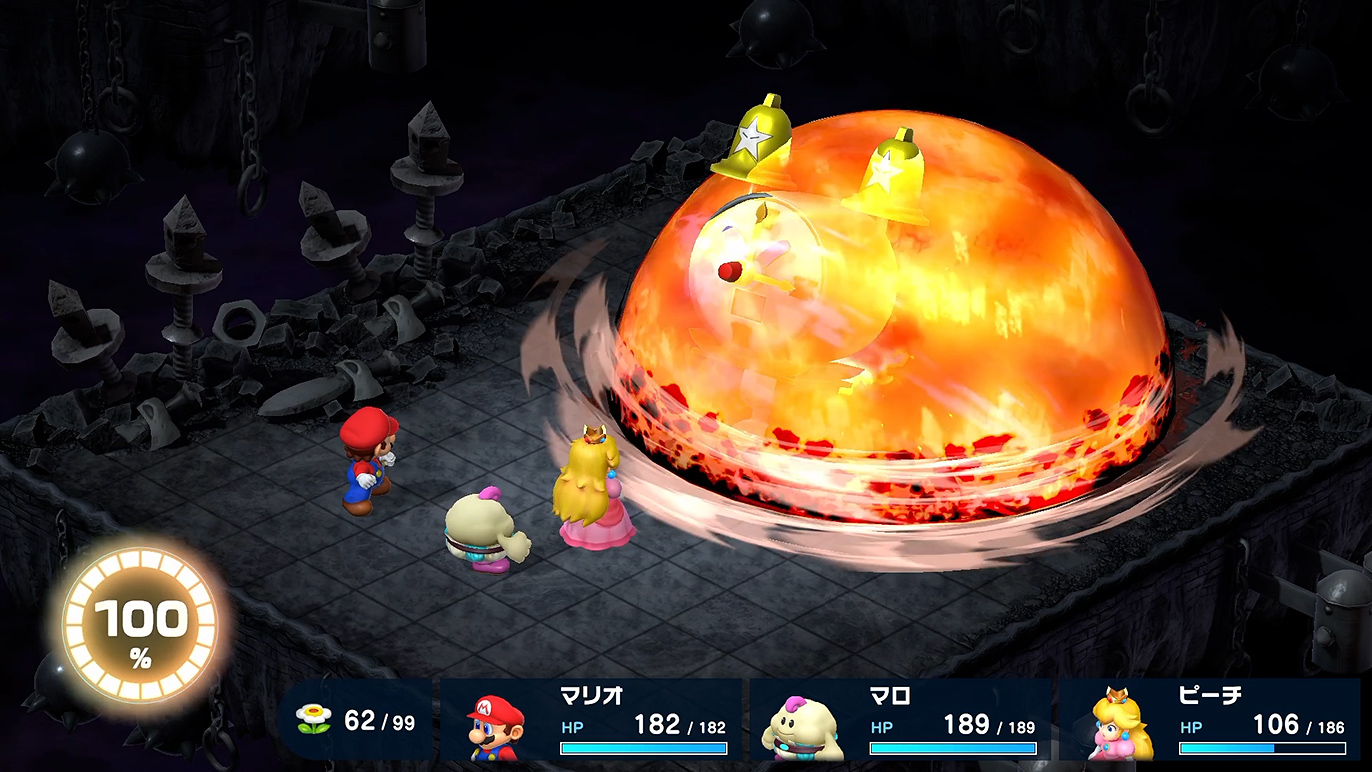Screen dimensions: 1372x772
Task: Select Mario's party status panel
Action: pyautogui.click(x=591, y=720)
